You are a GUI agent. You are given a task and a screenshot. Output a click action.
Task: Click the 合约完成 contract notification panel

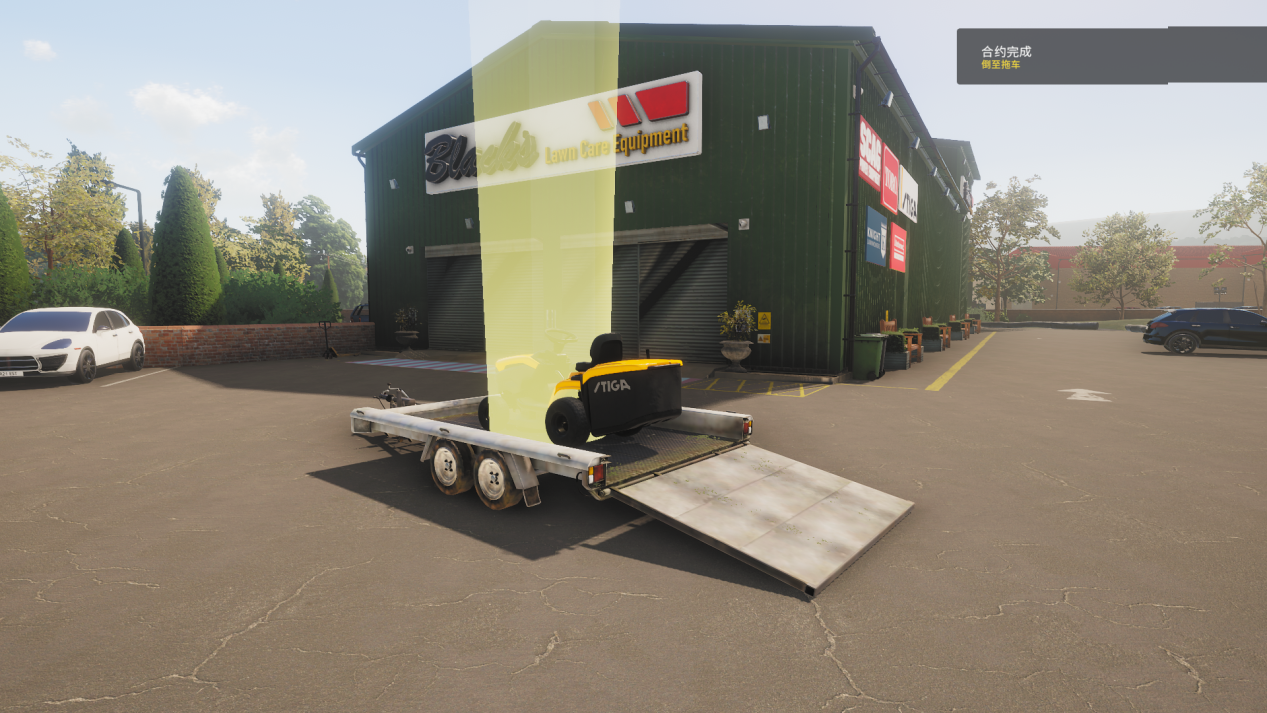point(1110,56)
